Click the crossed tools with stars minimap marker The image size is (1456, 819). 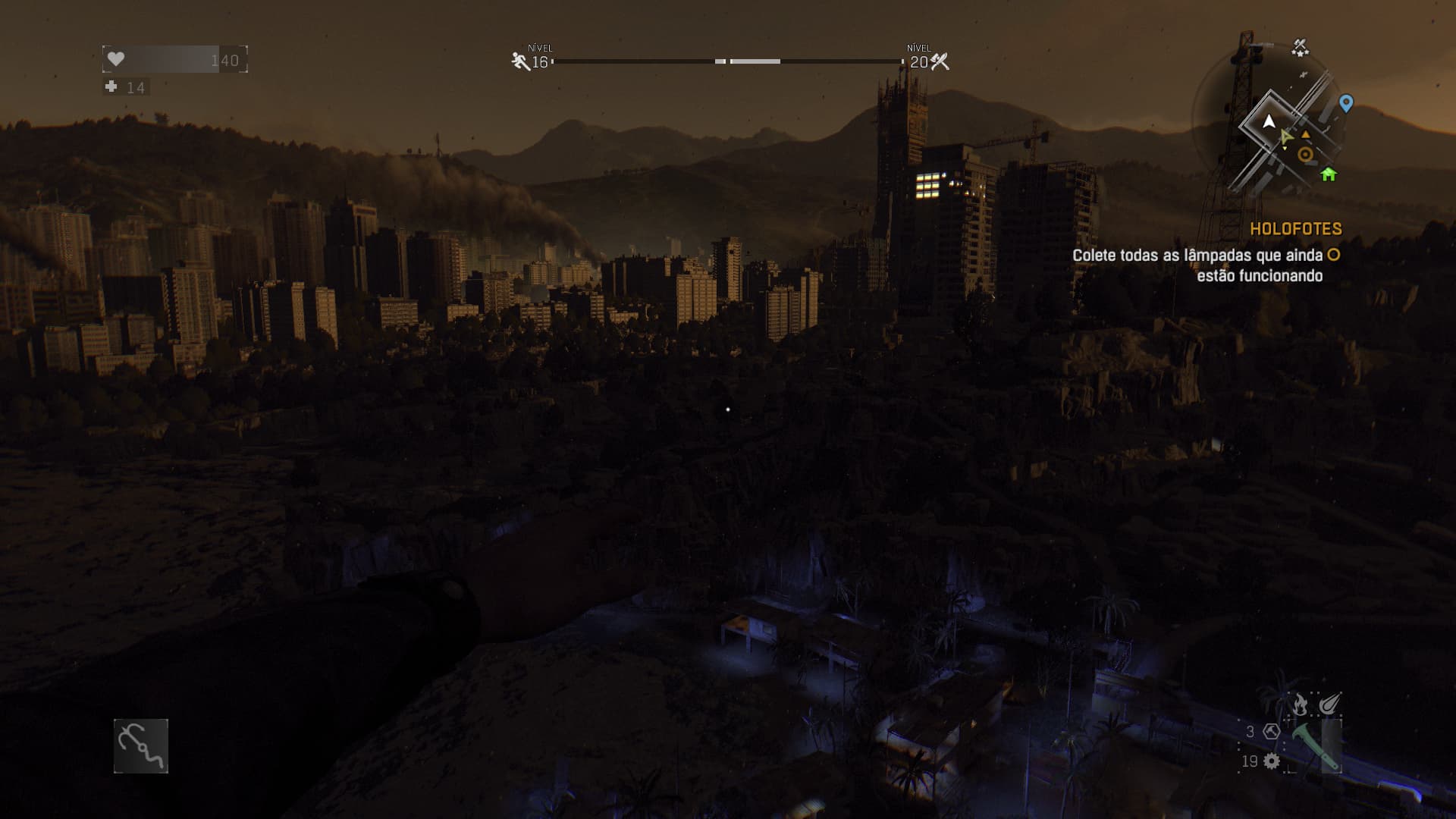click(x=1300, y=48)
